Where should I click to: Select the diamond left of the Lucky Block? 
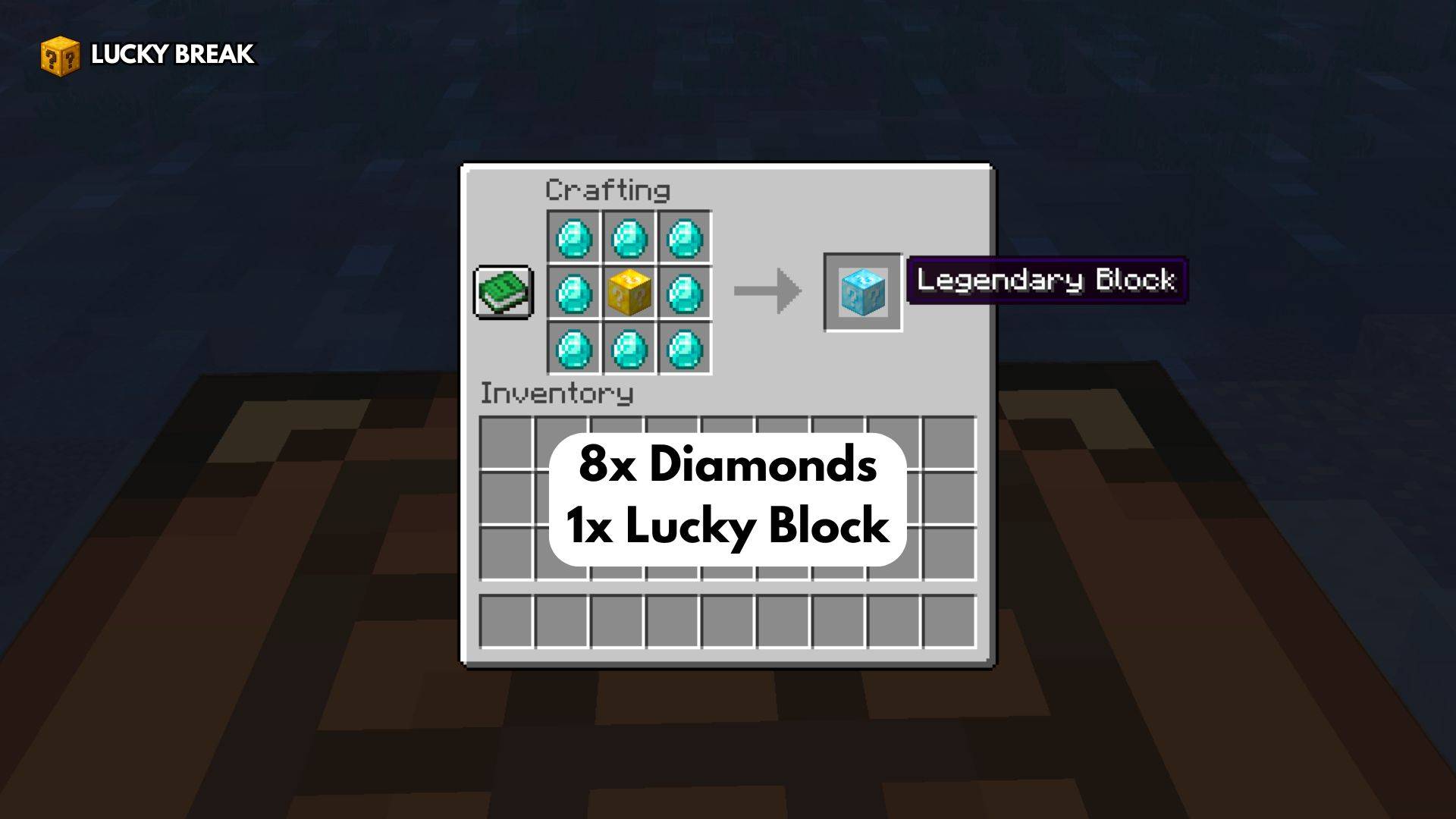point(573,292)
